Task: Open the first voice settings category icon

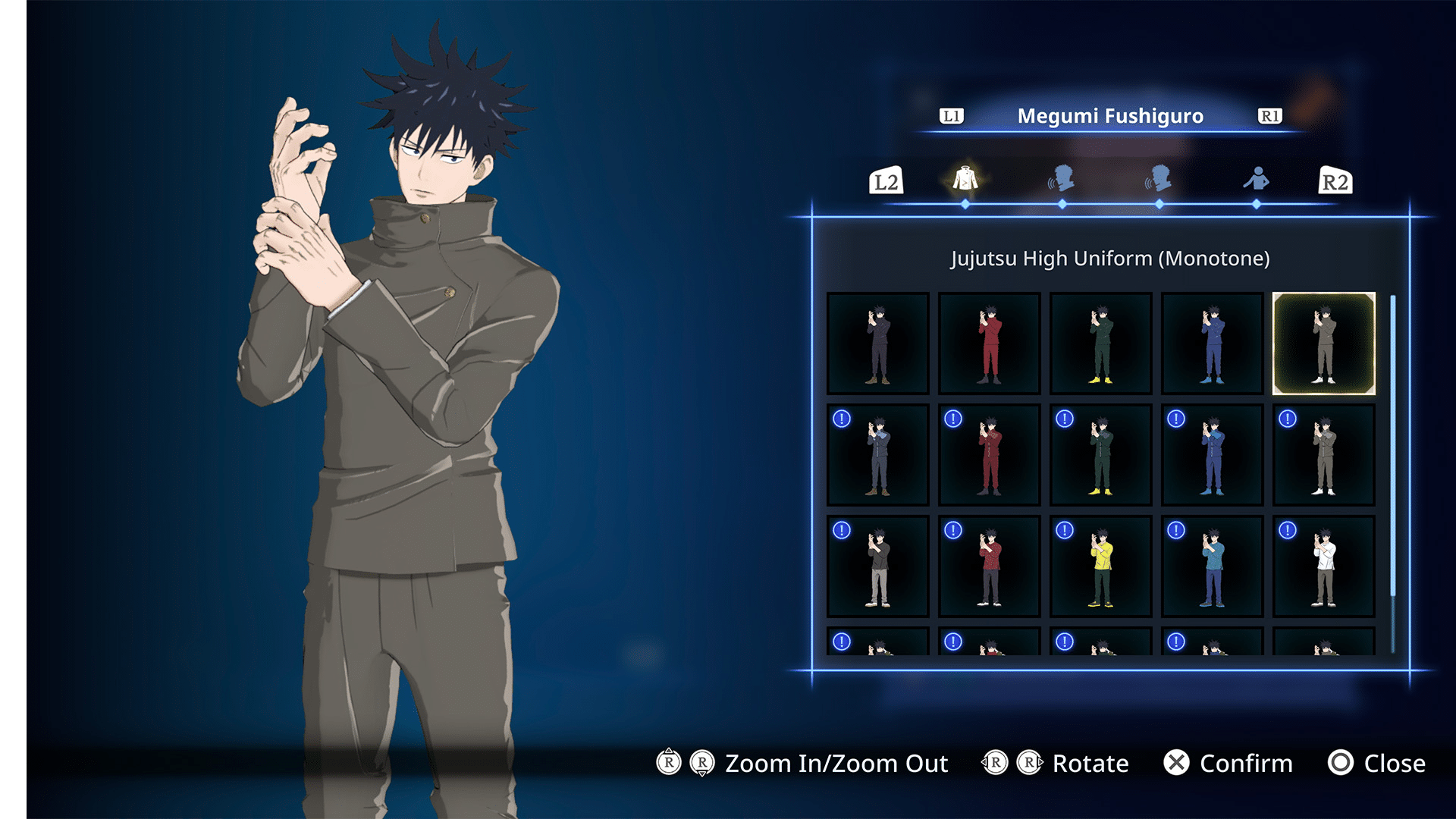Action: coord(1062,180)
